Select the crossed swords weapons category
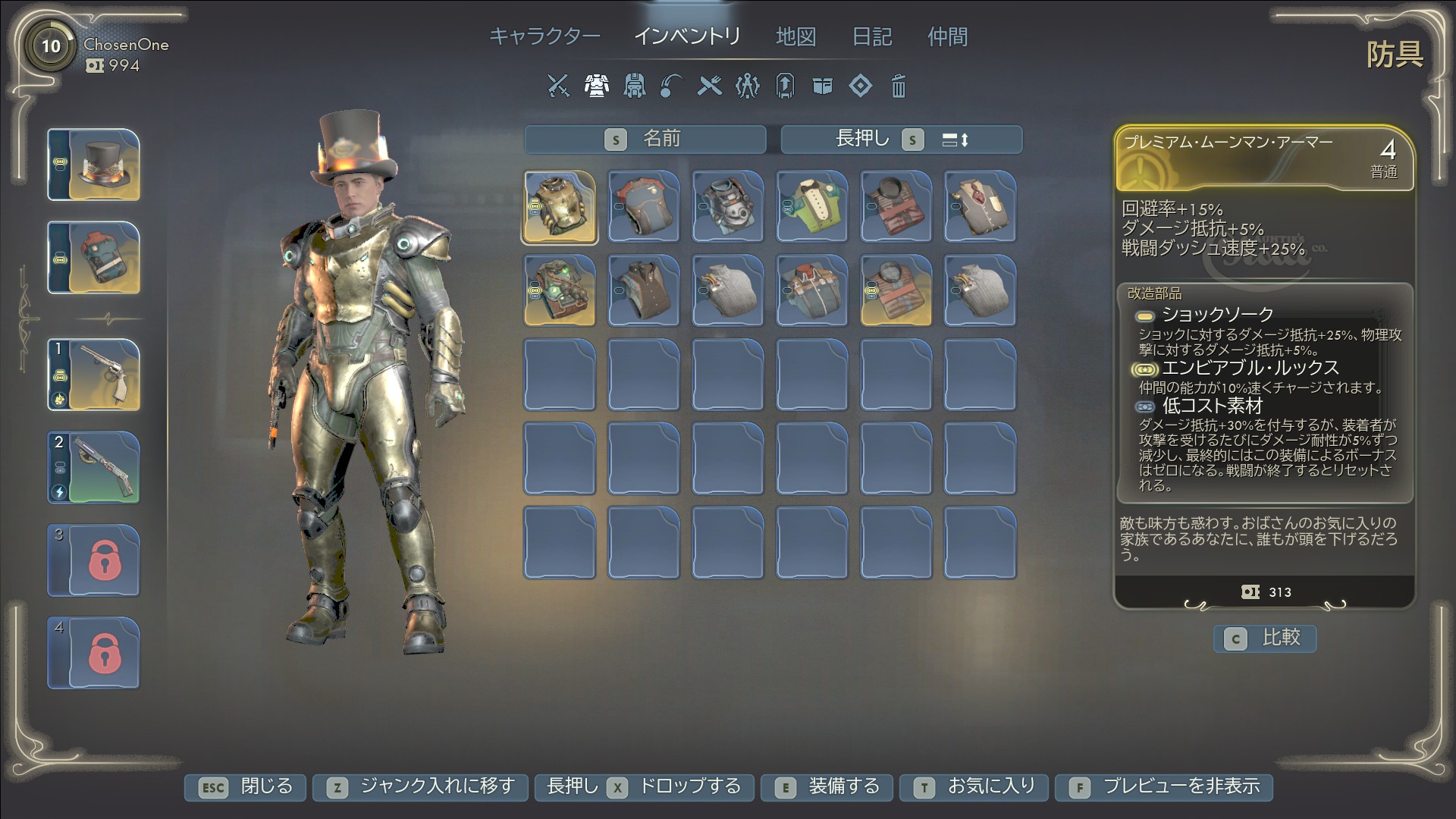This screenshot has width=1456, height=819. (x=558, y=86)
